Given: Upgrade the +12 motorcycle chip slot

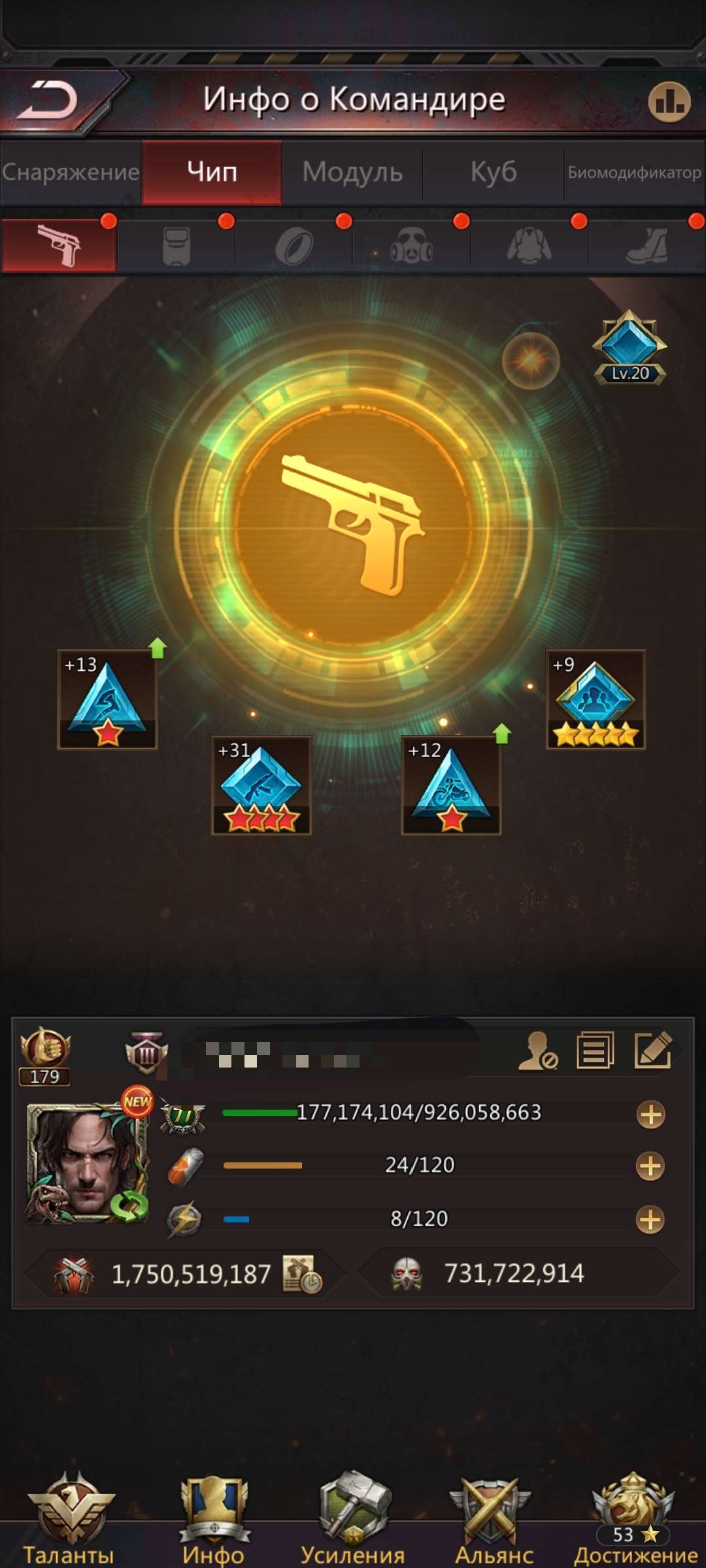Looking at the screenshot, I should pyautogui.click(x=451, y=785).
